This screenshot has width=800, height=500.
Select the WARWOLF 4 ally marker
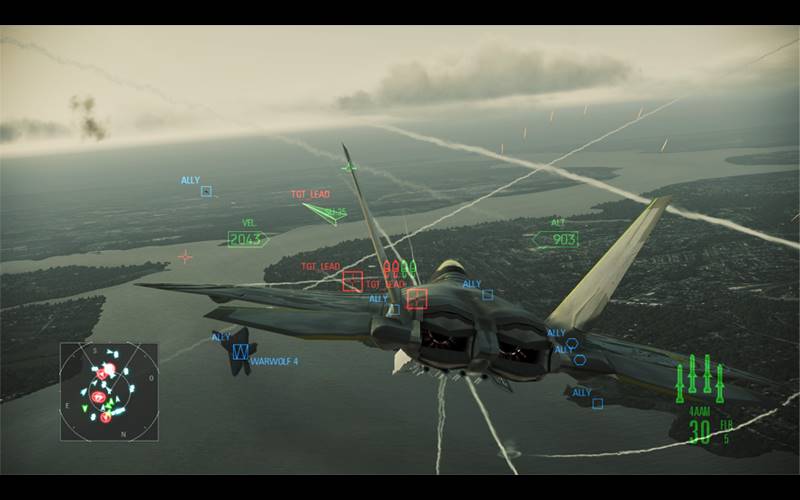pos(240,351)
